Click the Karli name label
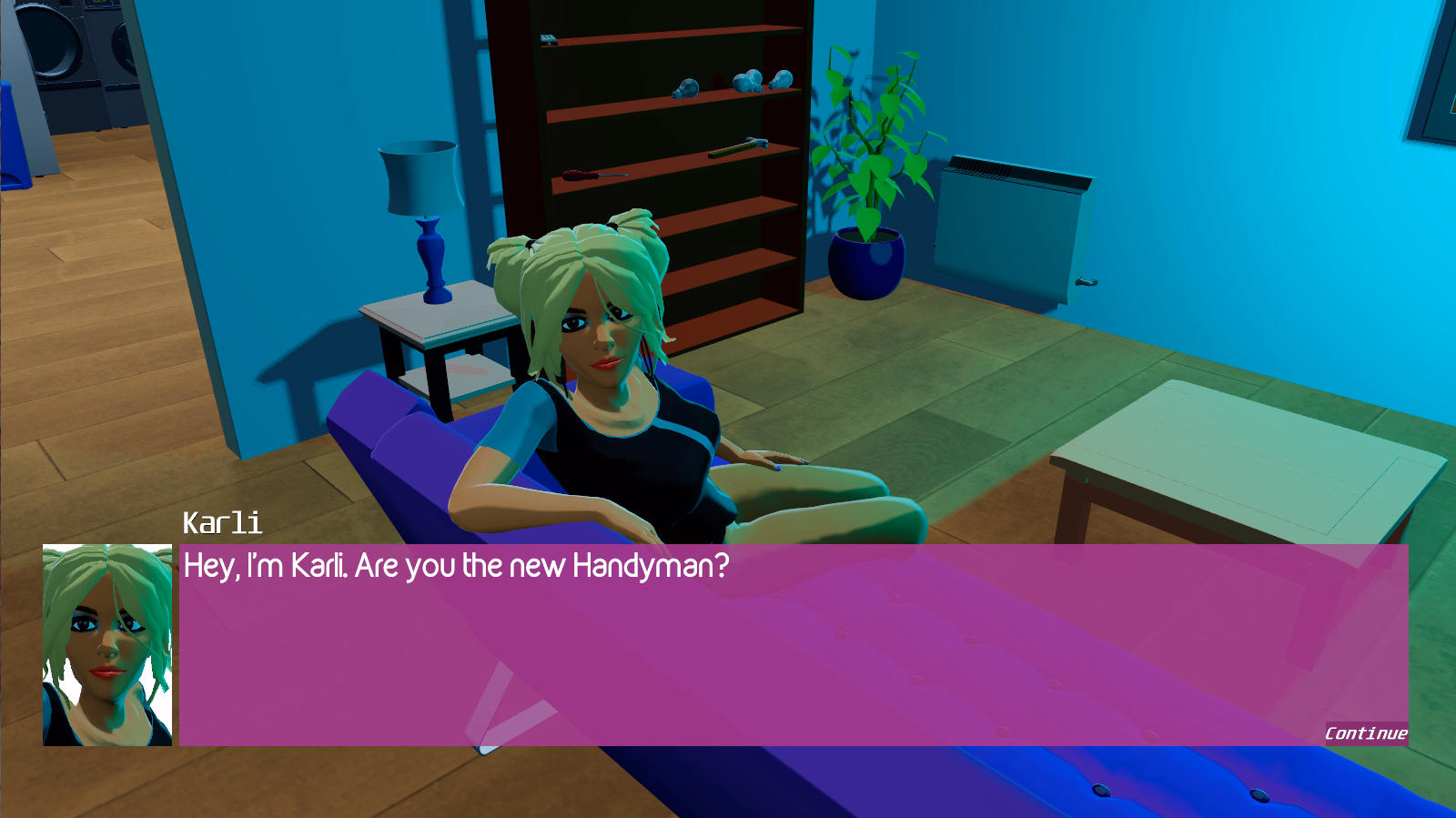 pos(221,523)
